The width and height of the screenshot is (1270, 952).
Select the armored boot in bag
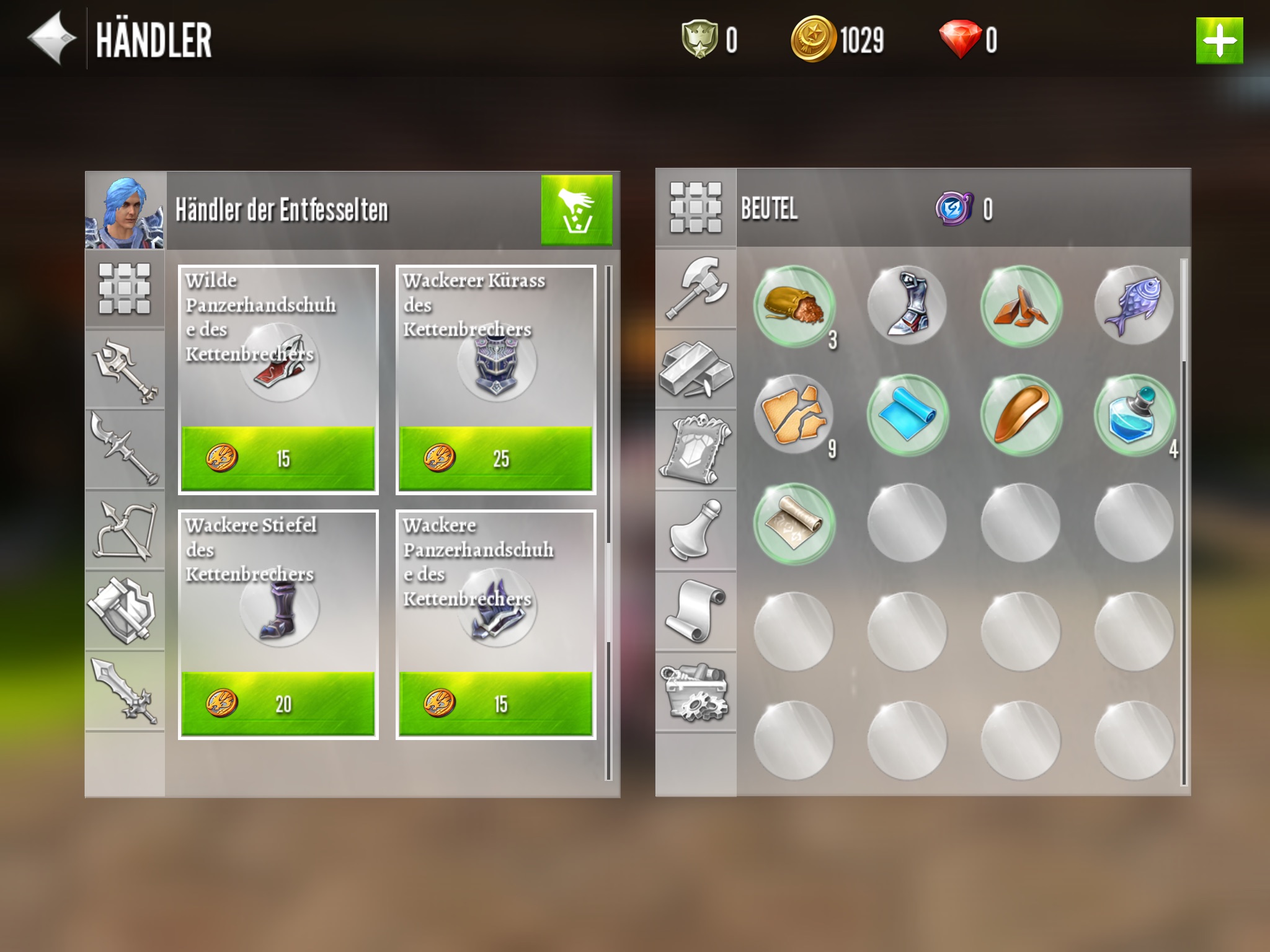click(907, 307)
